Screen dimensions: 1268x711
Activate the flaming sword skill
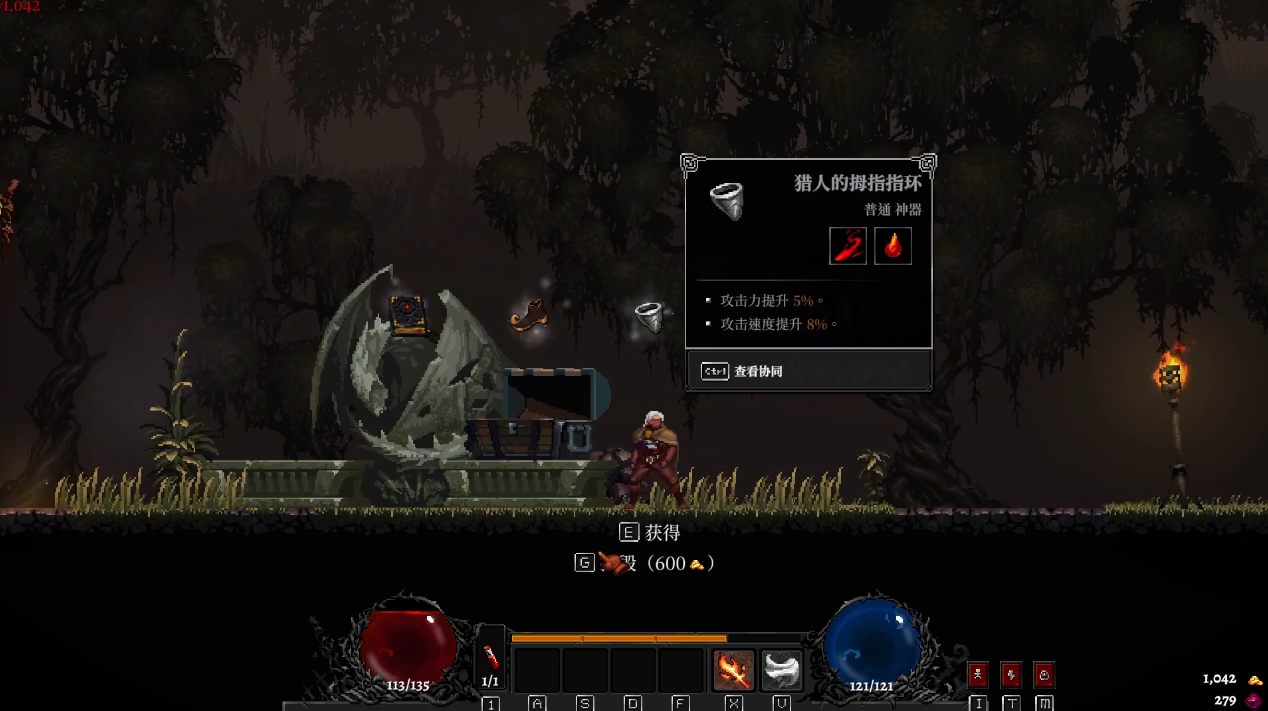(734, 669)
